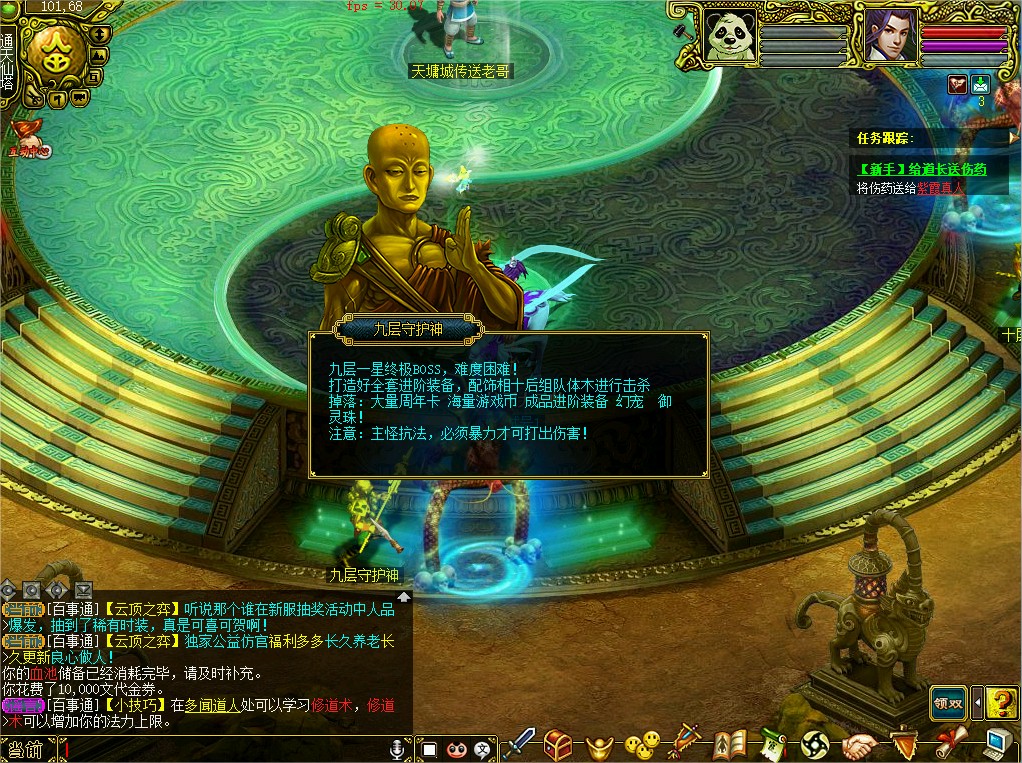This screenshot has width=1022, height=763.
Task: Open the sword attack icon in bottom toolbar
Action: 521,743
